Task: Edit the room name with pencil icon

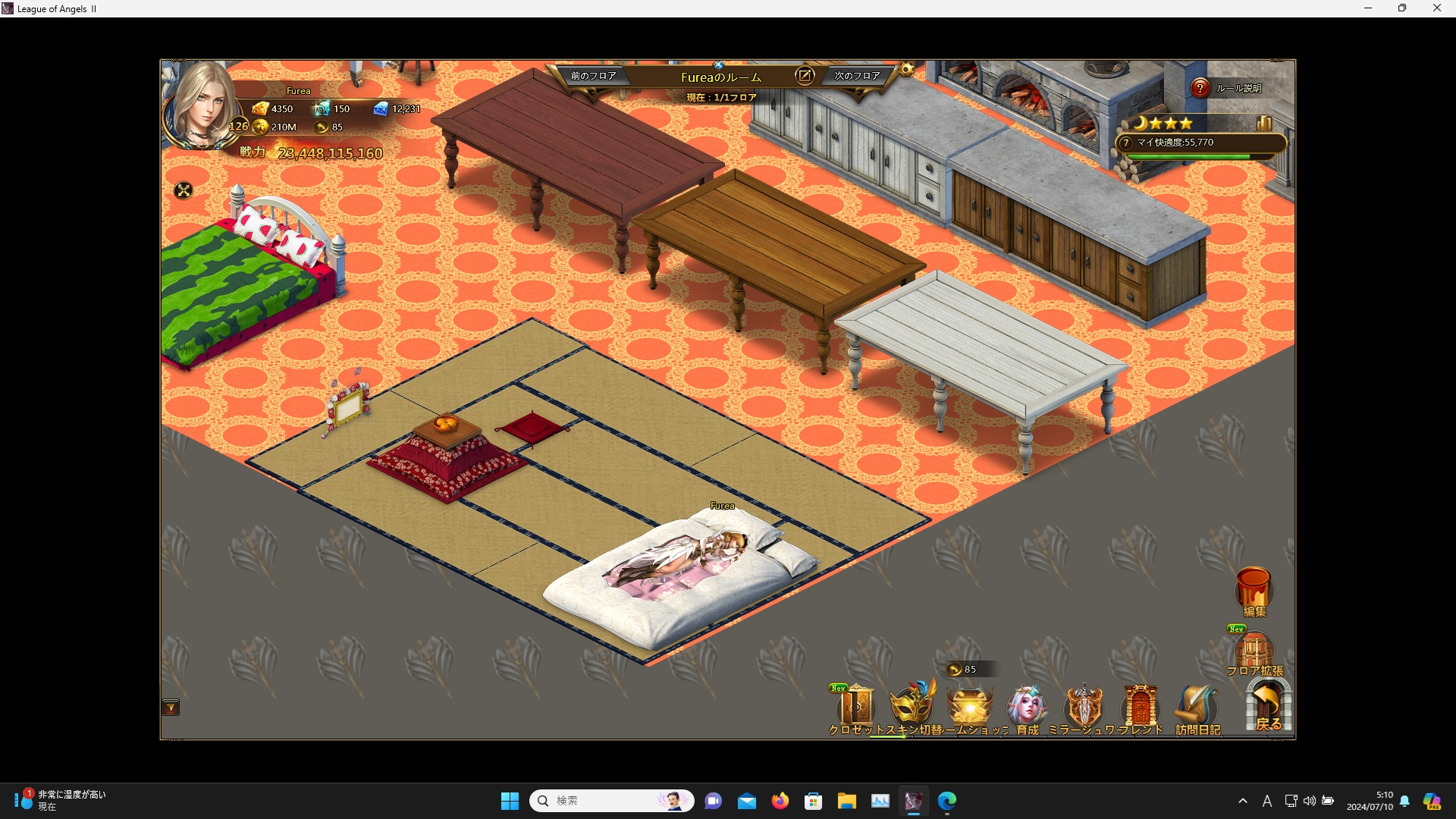Action: 805,75
